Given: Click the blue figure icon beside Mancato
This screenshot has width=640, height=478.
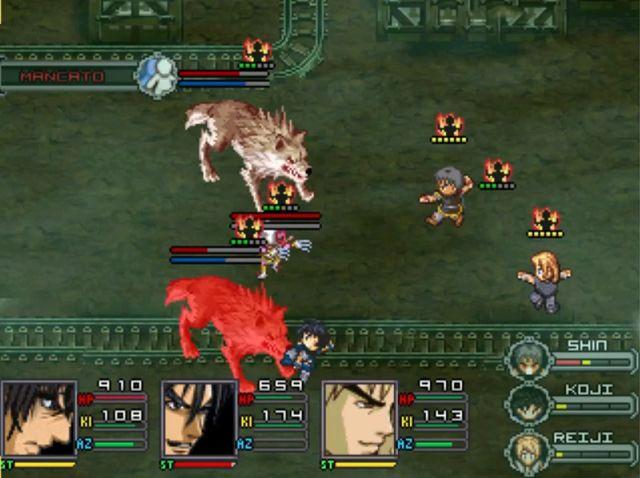Looking at the screenshot, I should point(156,76).
